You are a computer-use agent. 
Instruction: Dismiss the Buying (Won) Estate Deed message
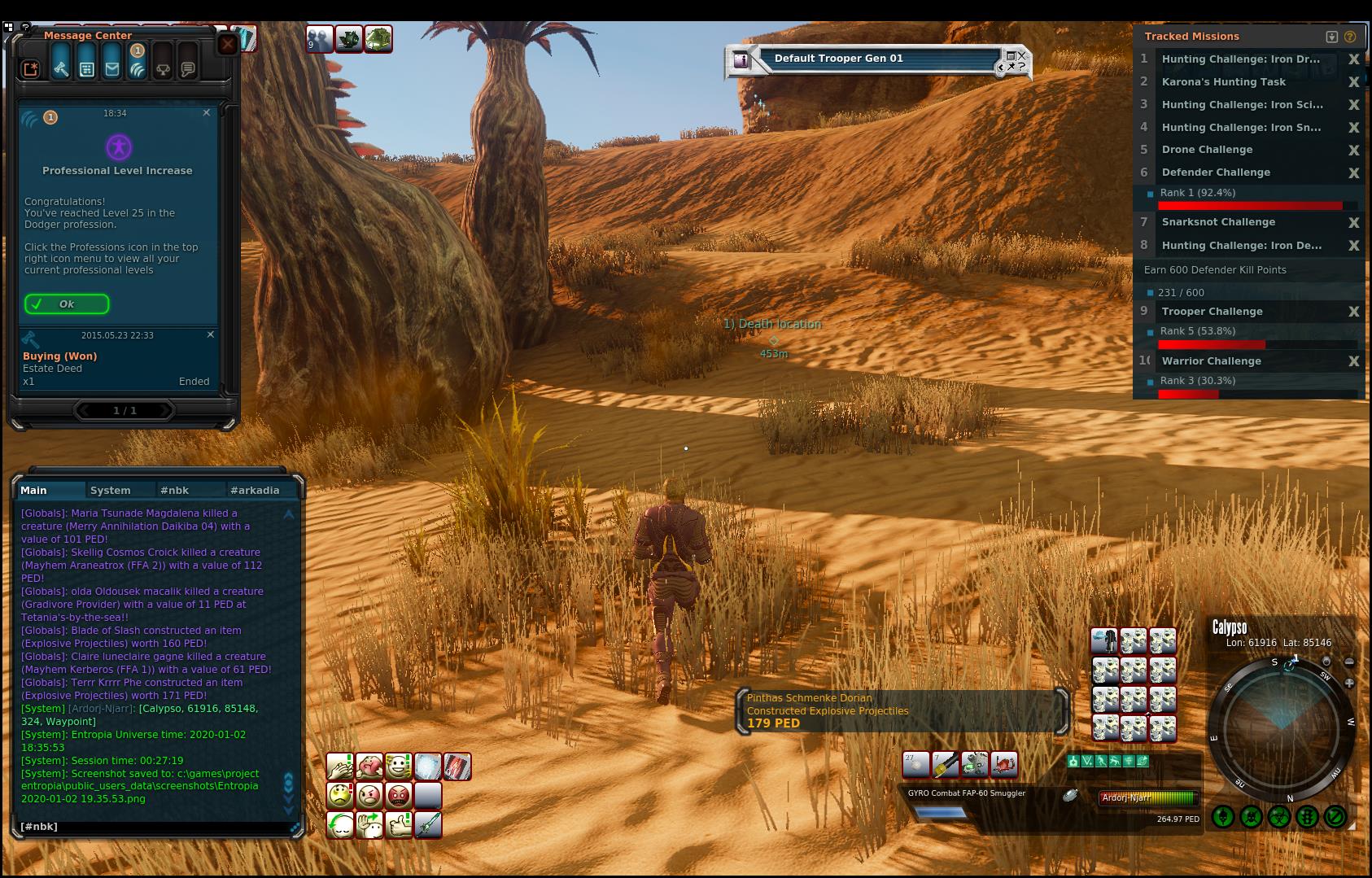[x=211, y=334]
